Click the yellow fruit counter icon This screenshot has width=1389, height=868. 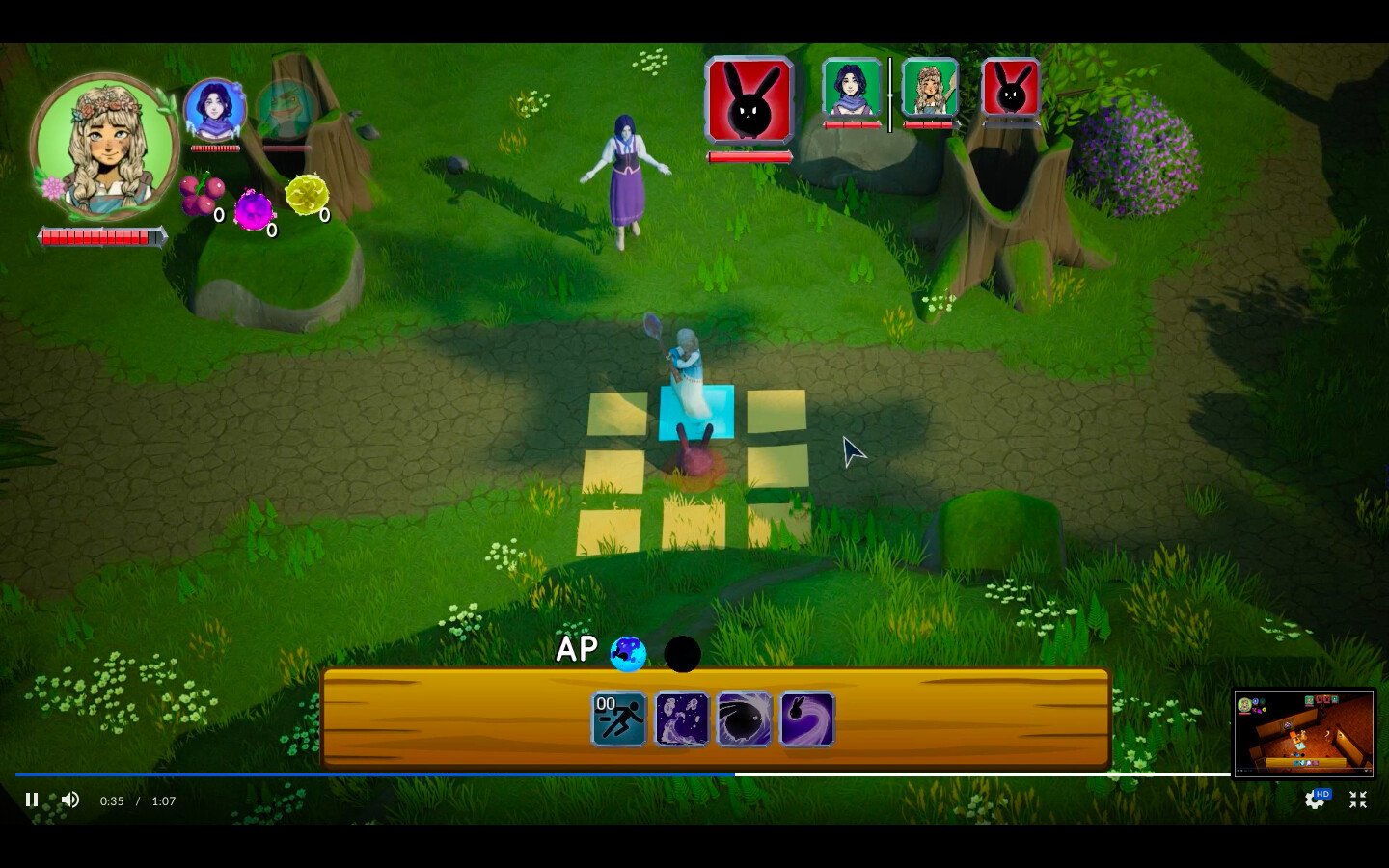[308, 195]
